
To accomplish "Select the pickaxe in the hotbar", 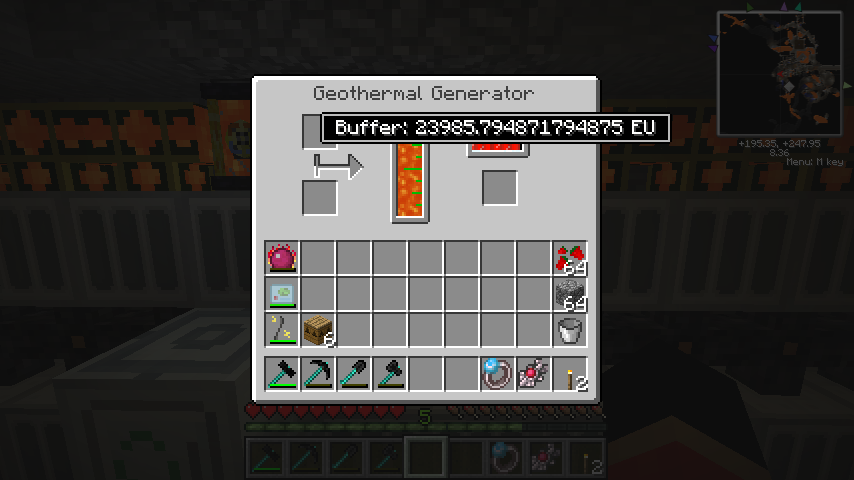I will tap(318, 374).
